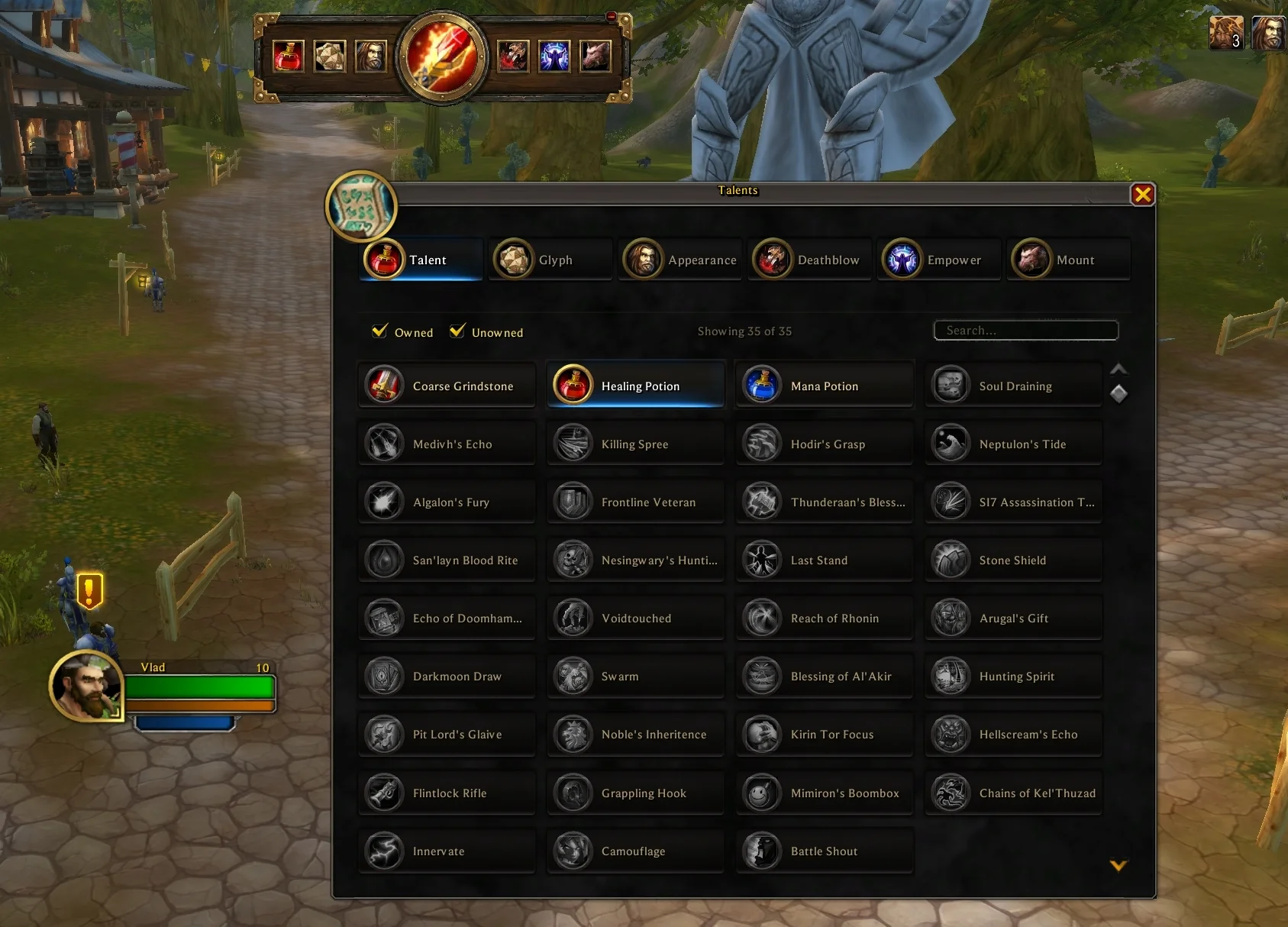Select the Chains of Kel'Thuzad talent
Image resolution: width=1288 pixels, height=927 pixels.
[x=1013, y=793]
